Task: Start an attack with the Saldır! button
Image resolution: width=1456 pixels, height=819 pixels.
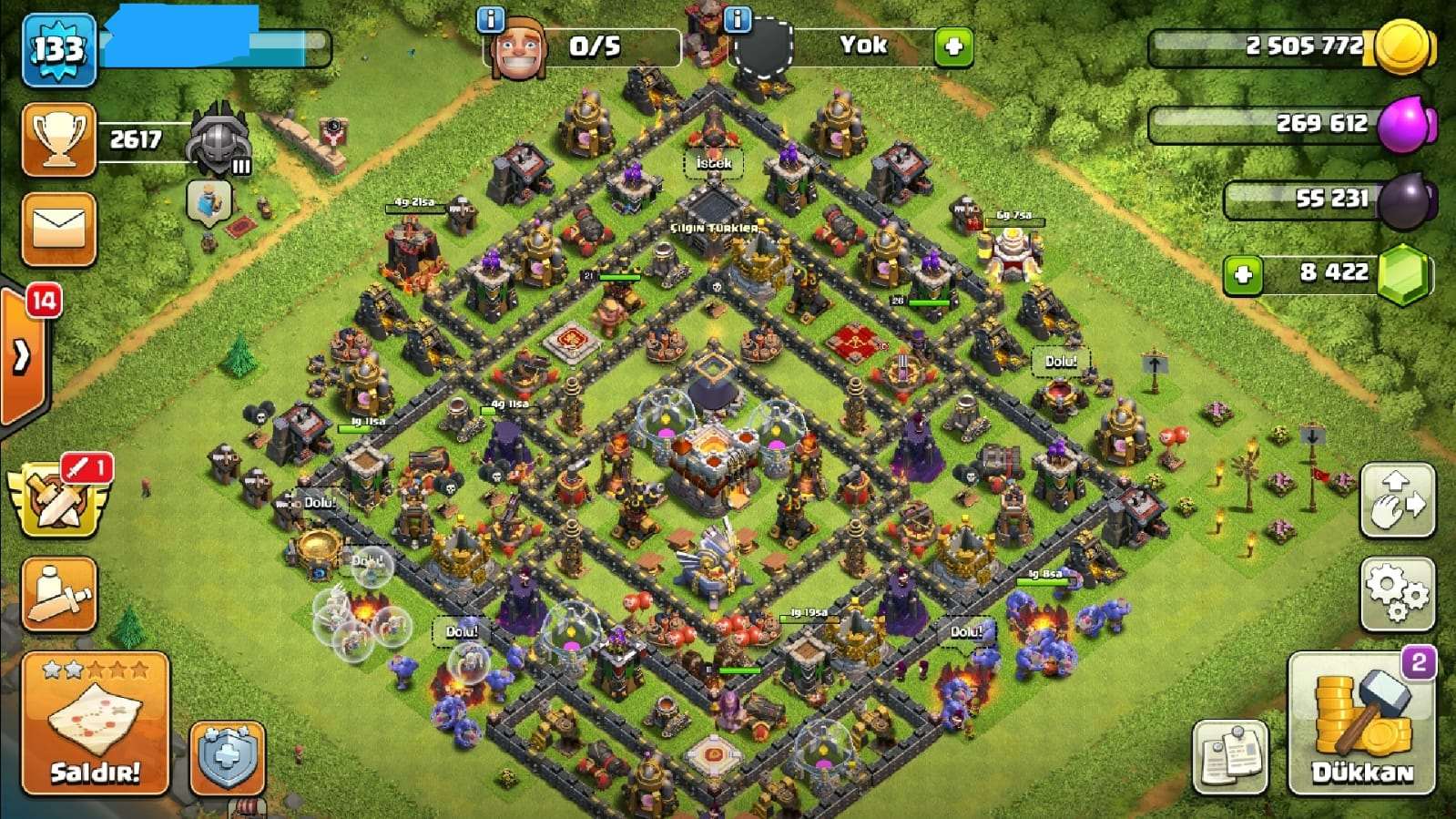Action: tap(96, 724)
